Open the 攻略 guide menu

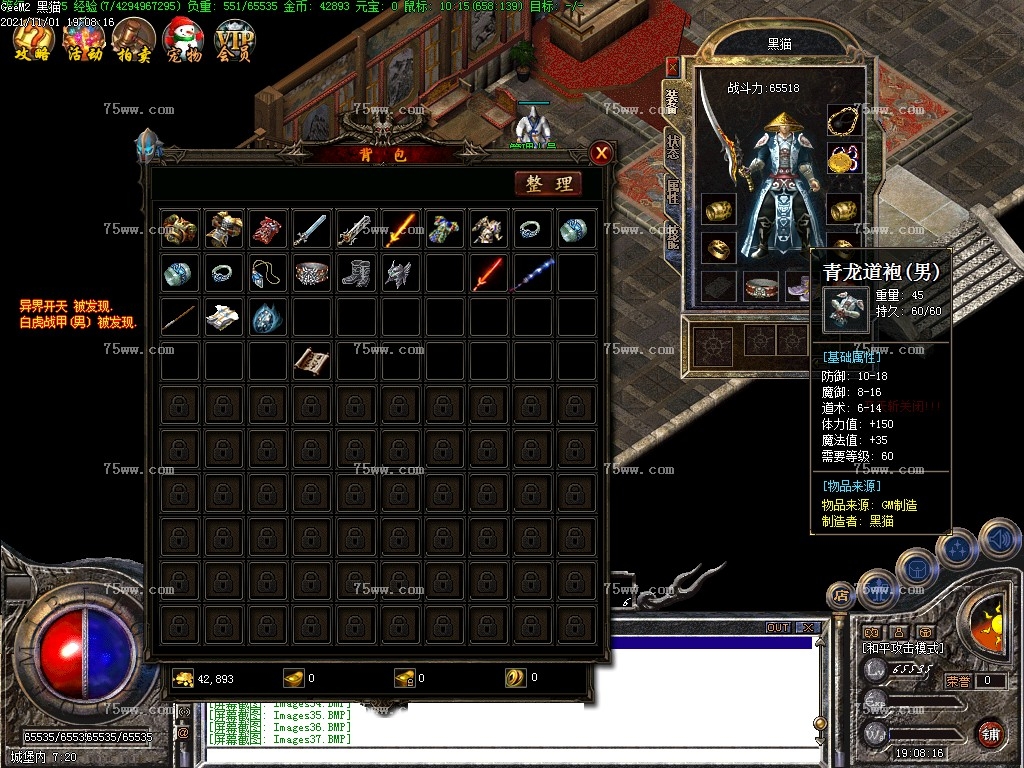[33, 40]
